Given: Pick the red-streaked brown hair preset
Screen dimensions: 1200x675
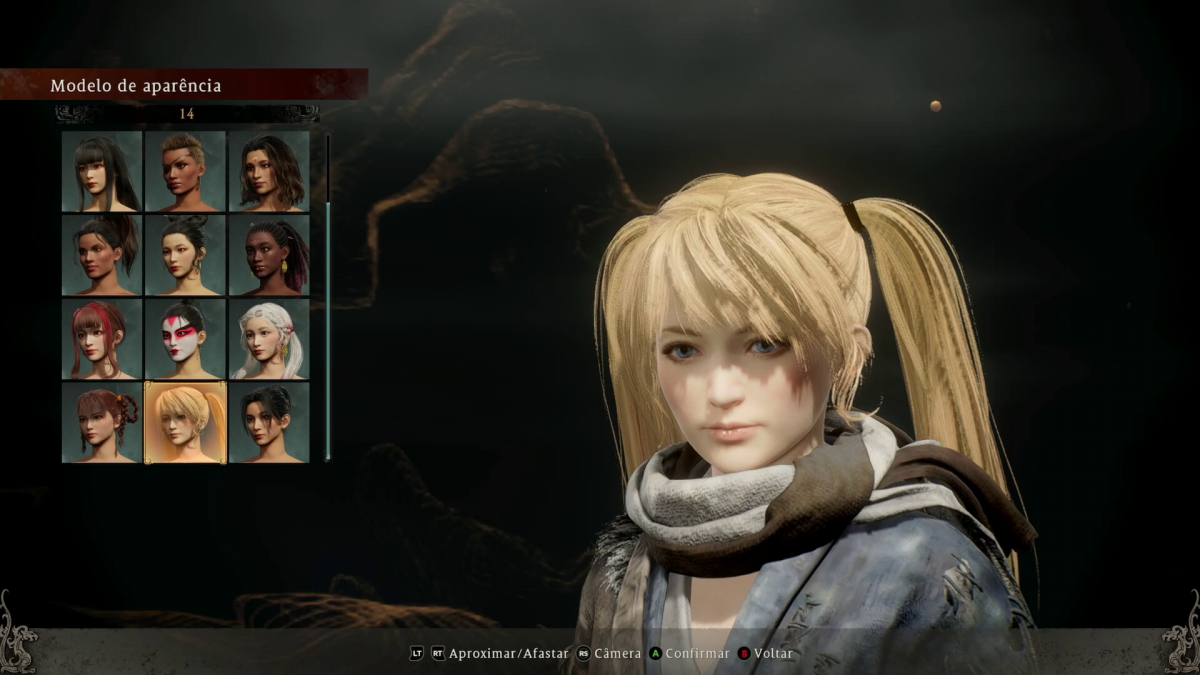Looking at the screenshot, I should point(102,339).
